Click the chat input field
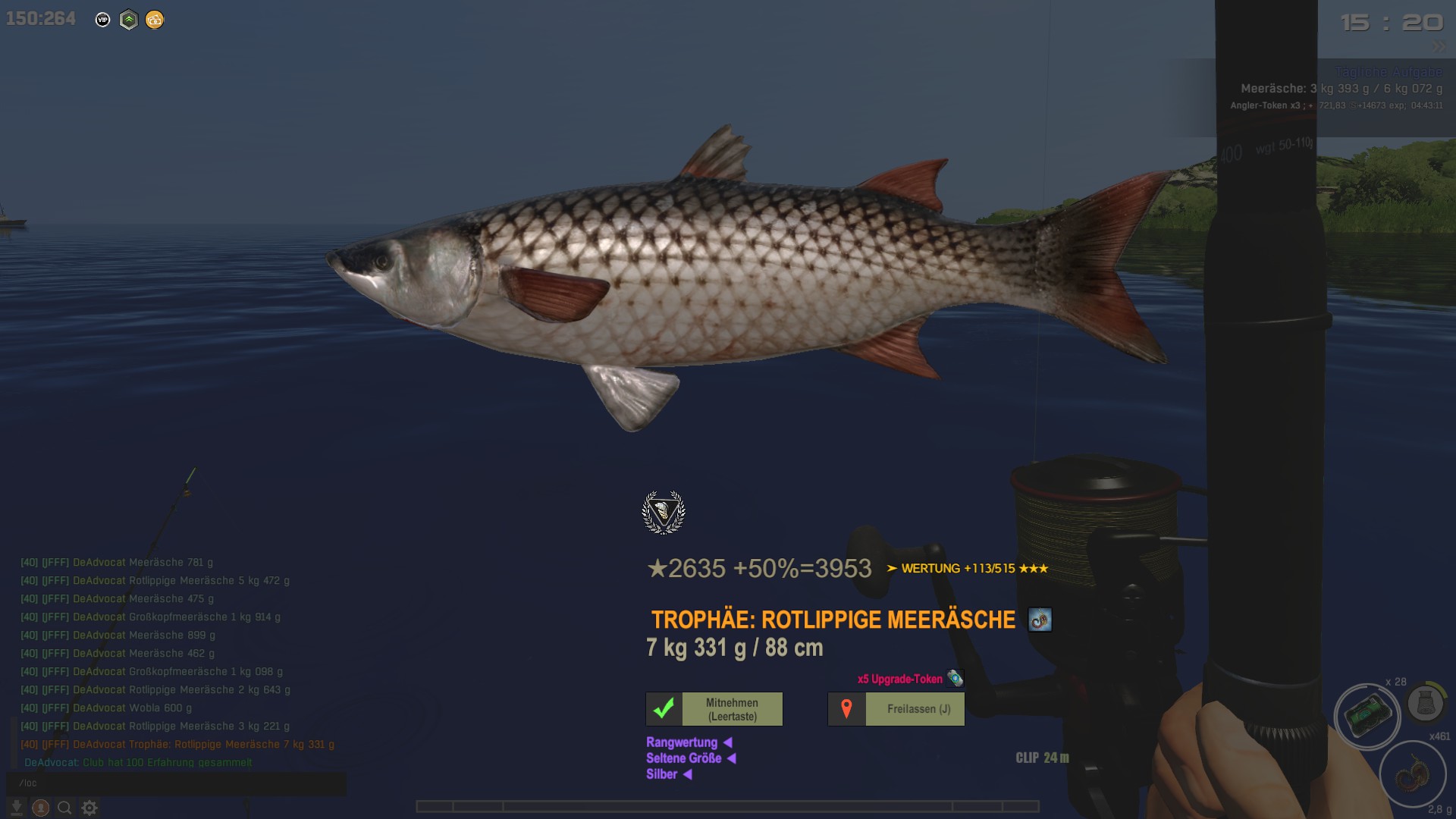Screen dimensions: 1456x819 (x=176, y=783)
